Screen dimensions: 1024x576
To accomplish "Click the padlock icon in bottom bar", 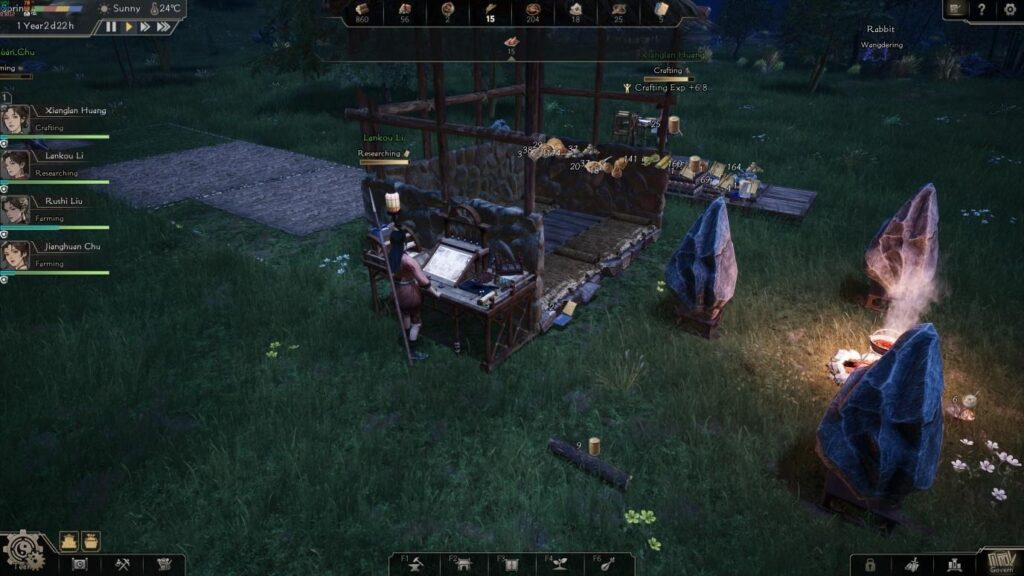I will (x=871, y=565).
